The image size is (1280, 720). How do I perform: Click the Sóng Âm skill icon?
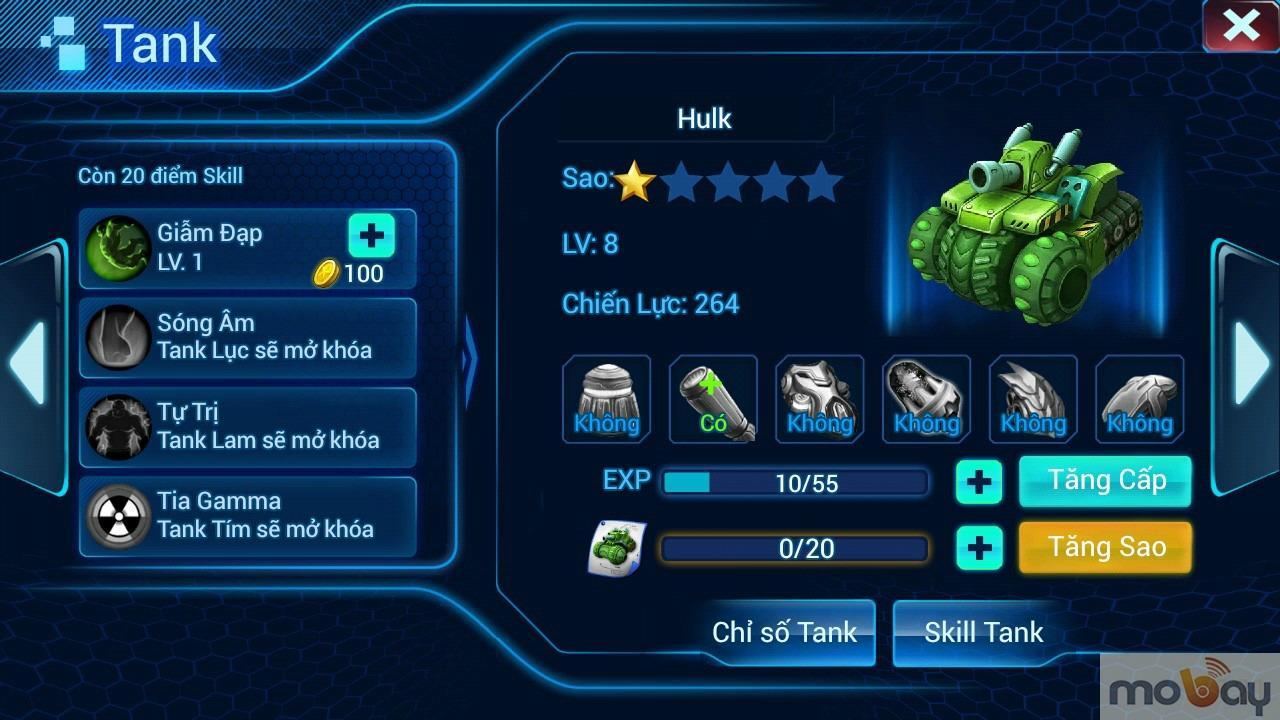coord(117,337)
